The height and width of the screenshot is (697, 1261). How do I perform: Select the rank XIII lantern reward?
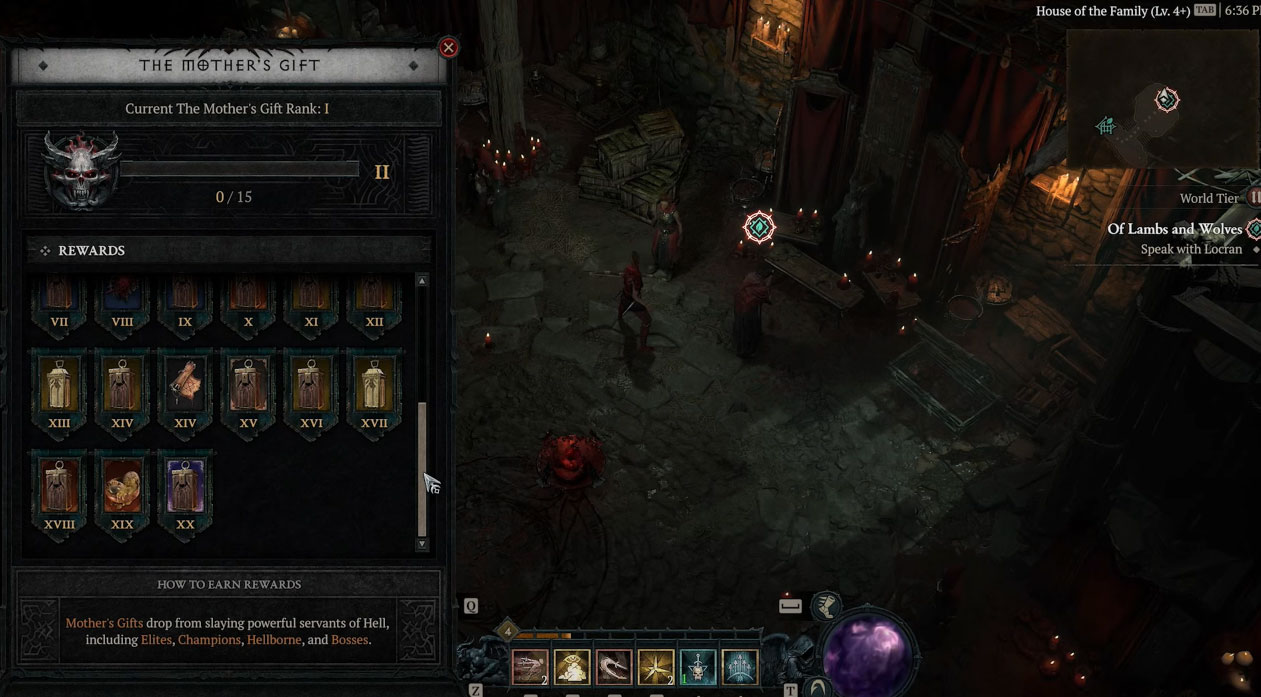click(x=59, y=383)
